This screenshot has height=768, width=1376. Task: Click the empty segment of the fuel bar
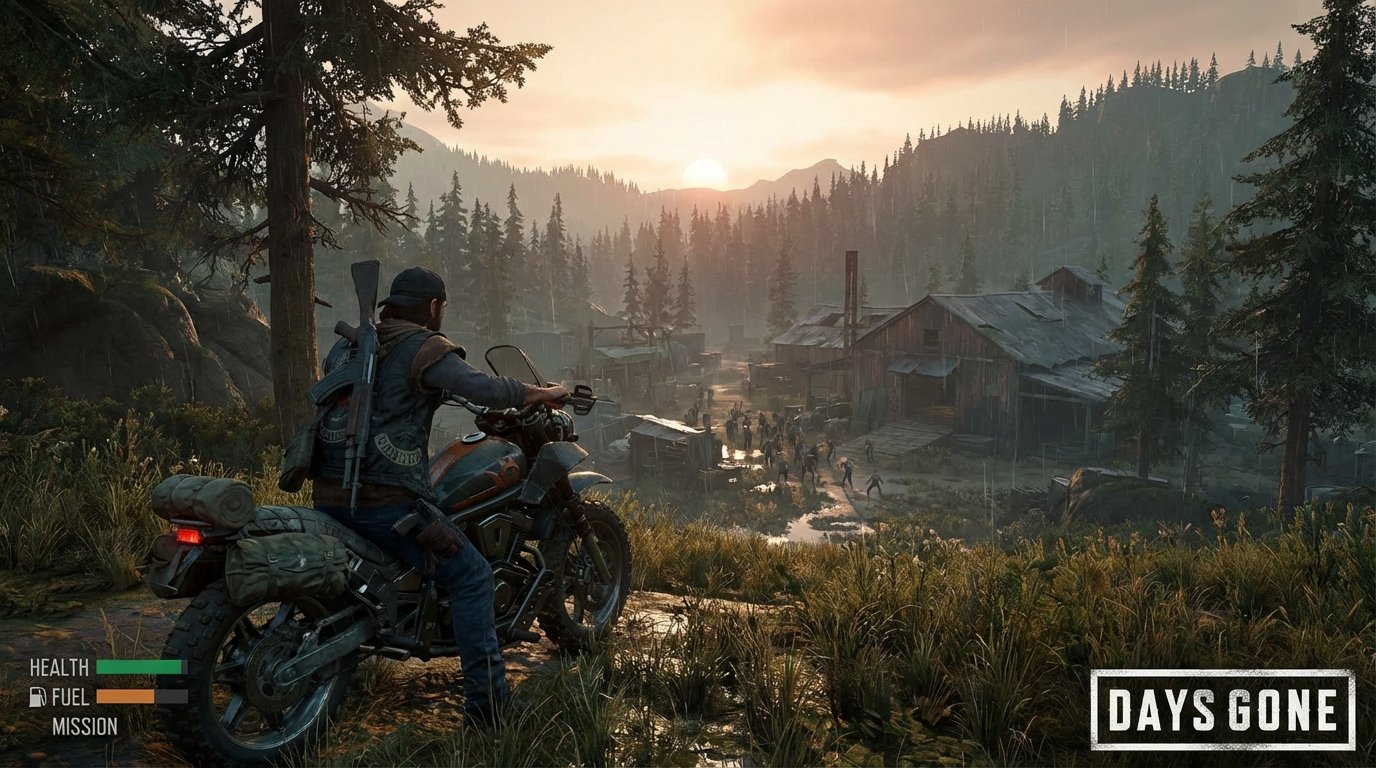(172, 696)
